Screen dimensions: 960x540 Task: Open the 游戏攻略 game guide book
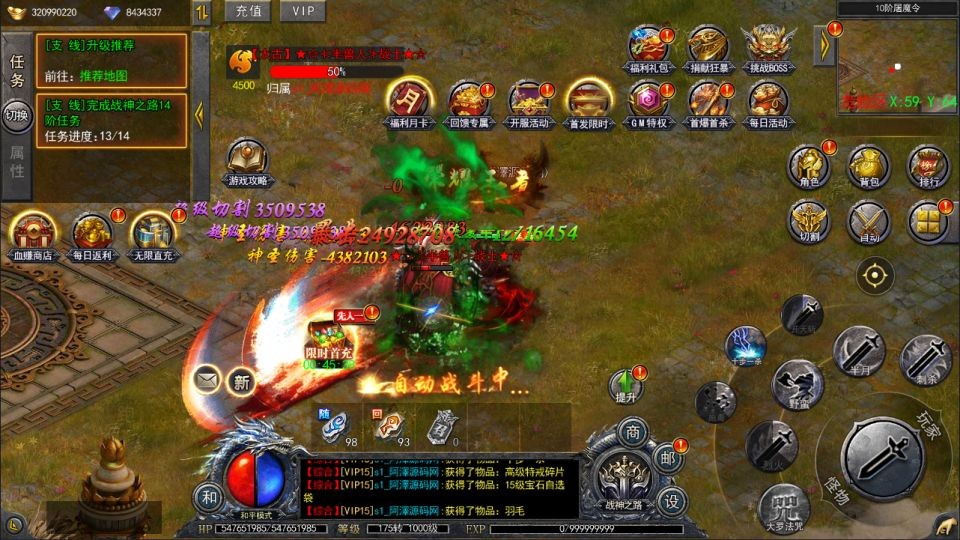247,160
